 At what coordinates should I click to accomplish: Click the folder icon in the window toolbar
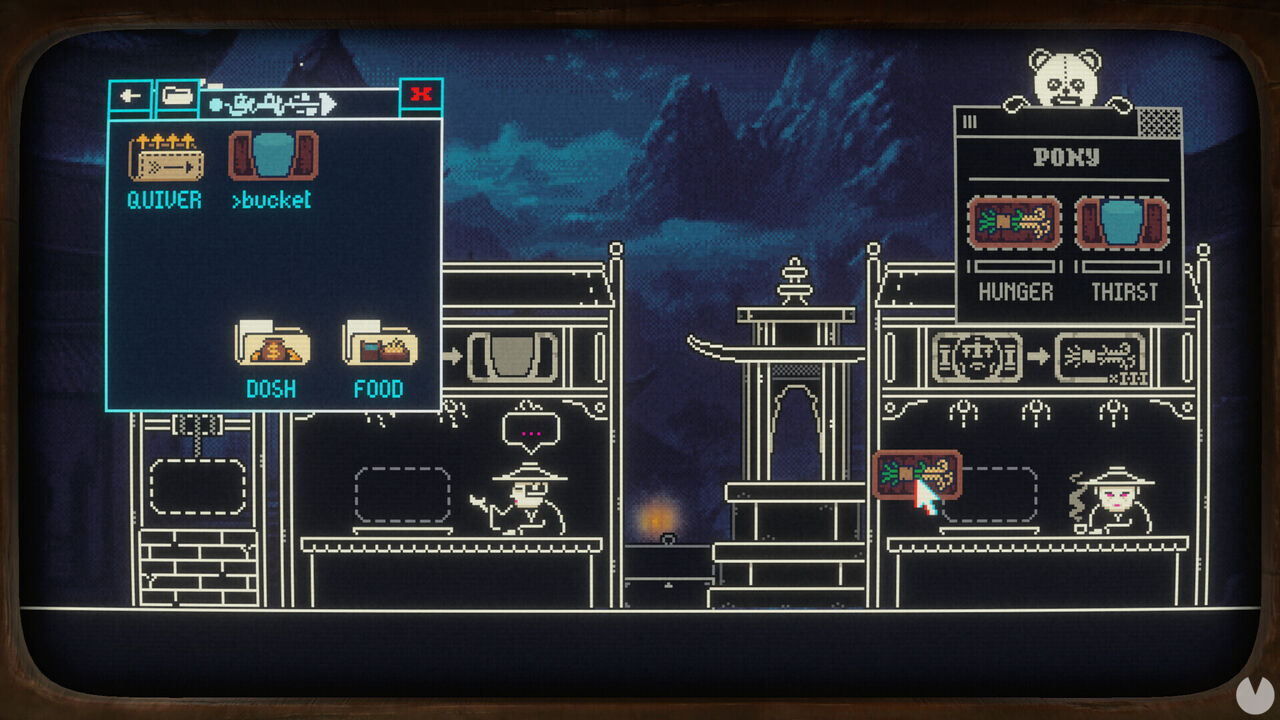coord(178,95)
